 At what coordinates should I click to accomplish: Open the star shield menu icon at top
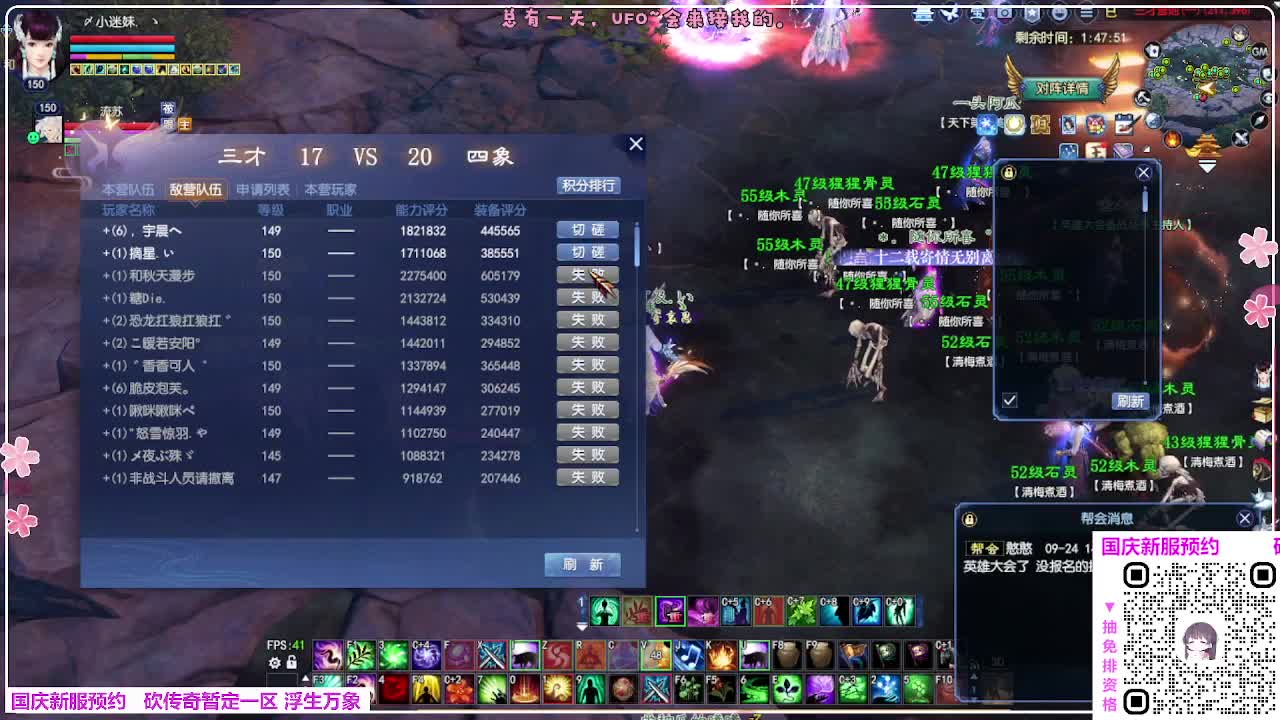pos(1032,11)
